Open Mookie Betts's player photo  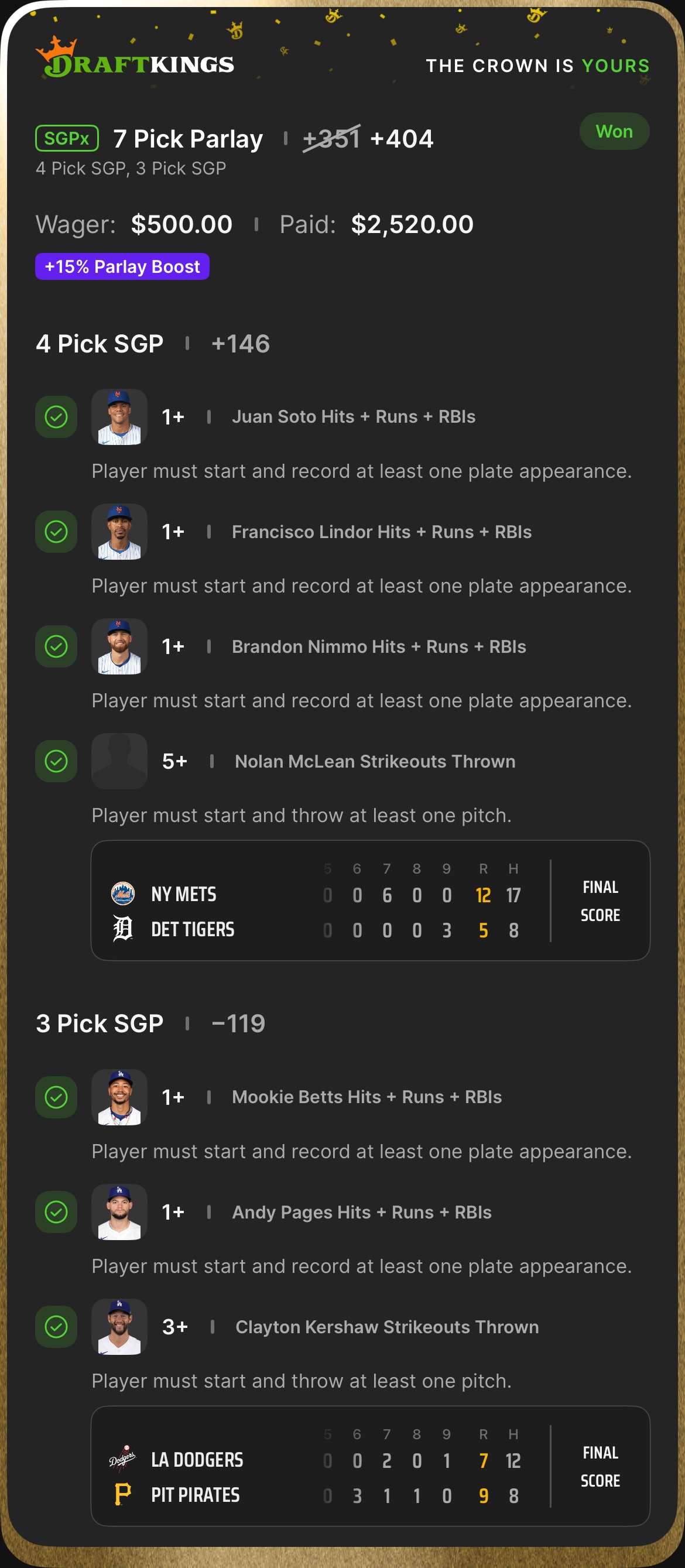pyautogui.click(x=119, y=1097)
